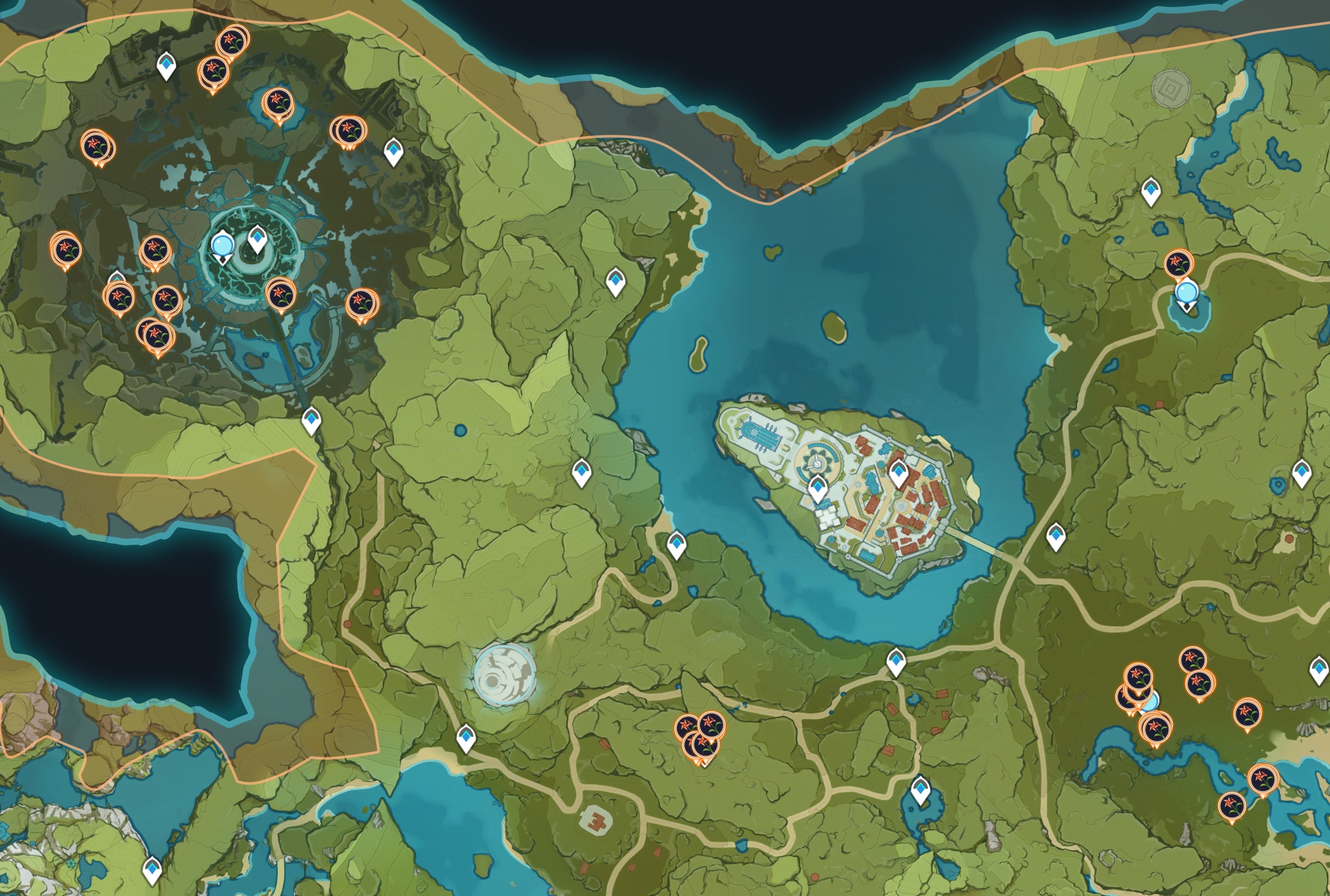
Task: Pick the waypoint at the road junction south of the lake
Action: point(895,662)
